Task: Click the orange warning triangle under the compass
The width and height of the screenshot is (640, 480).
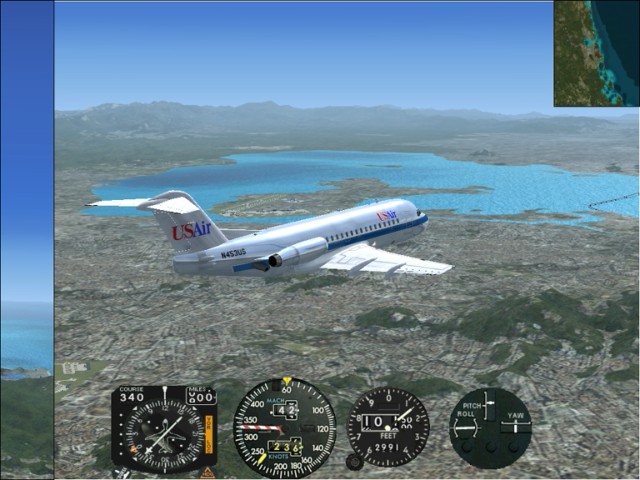Action: pos(208,472)
